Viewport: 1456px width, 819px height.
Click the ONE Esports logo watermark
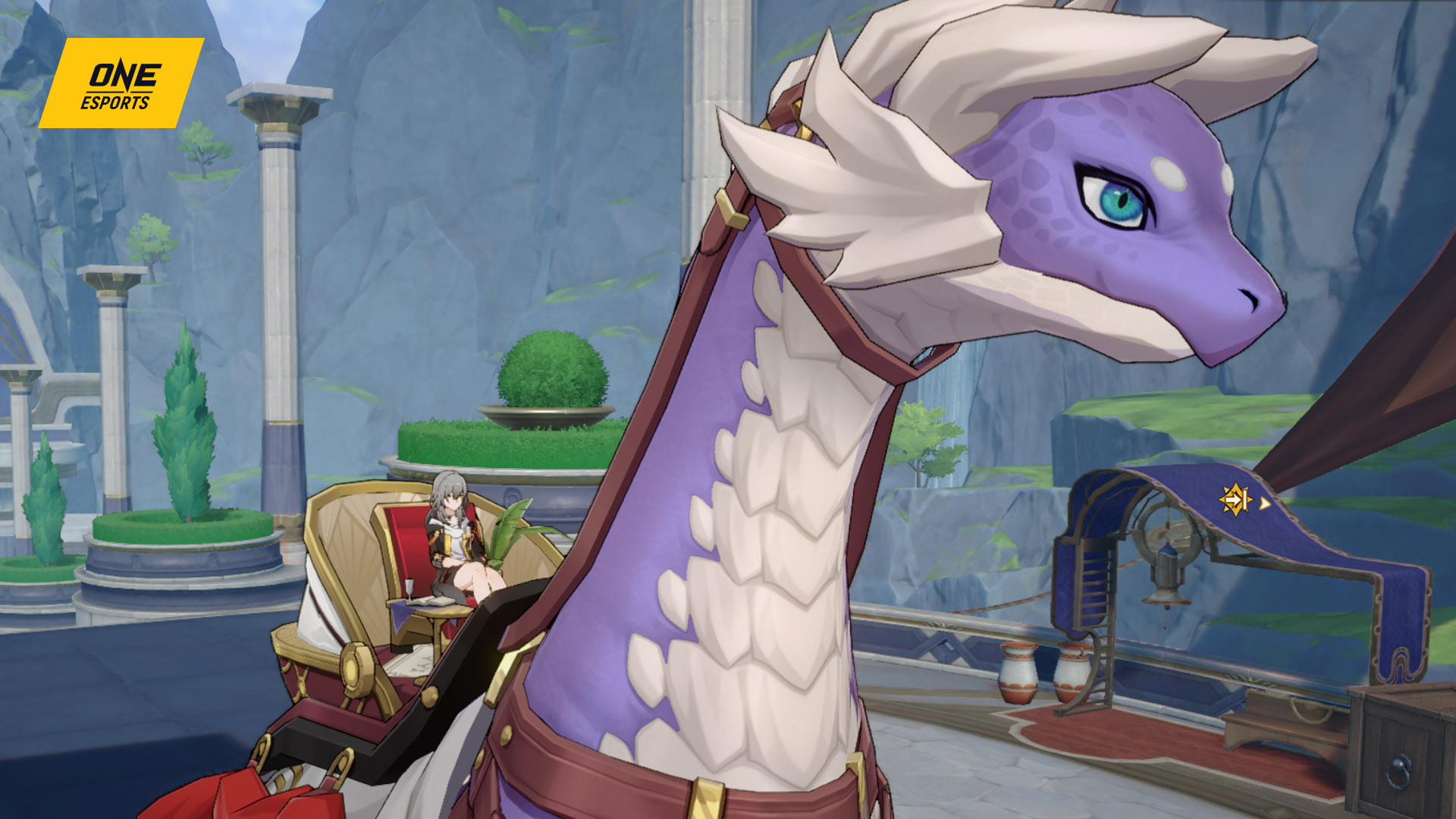121,83
